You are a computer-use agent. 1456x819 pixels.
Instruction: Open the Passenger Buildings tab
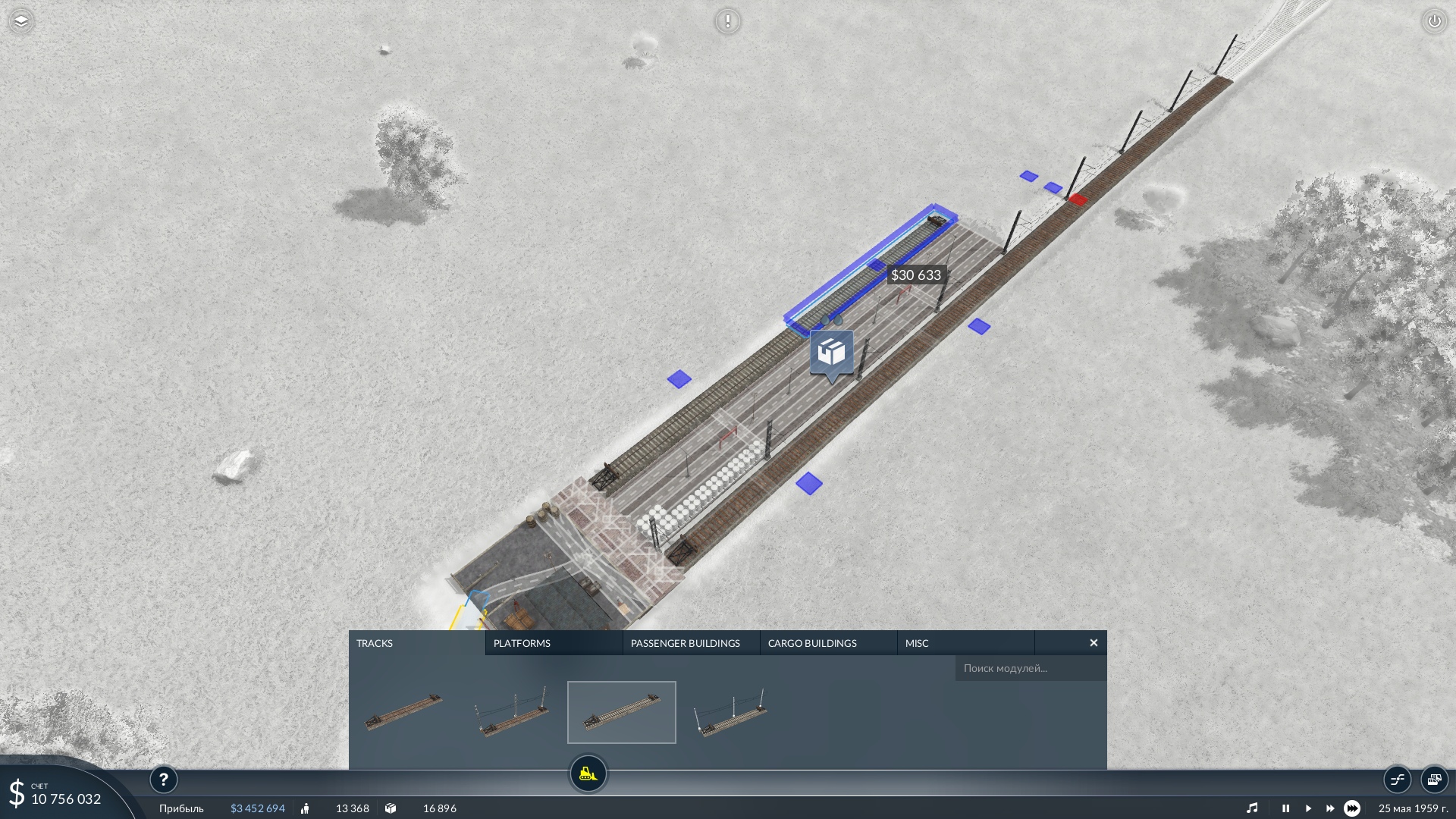[x=690, y=643]
